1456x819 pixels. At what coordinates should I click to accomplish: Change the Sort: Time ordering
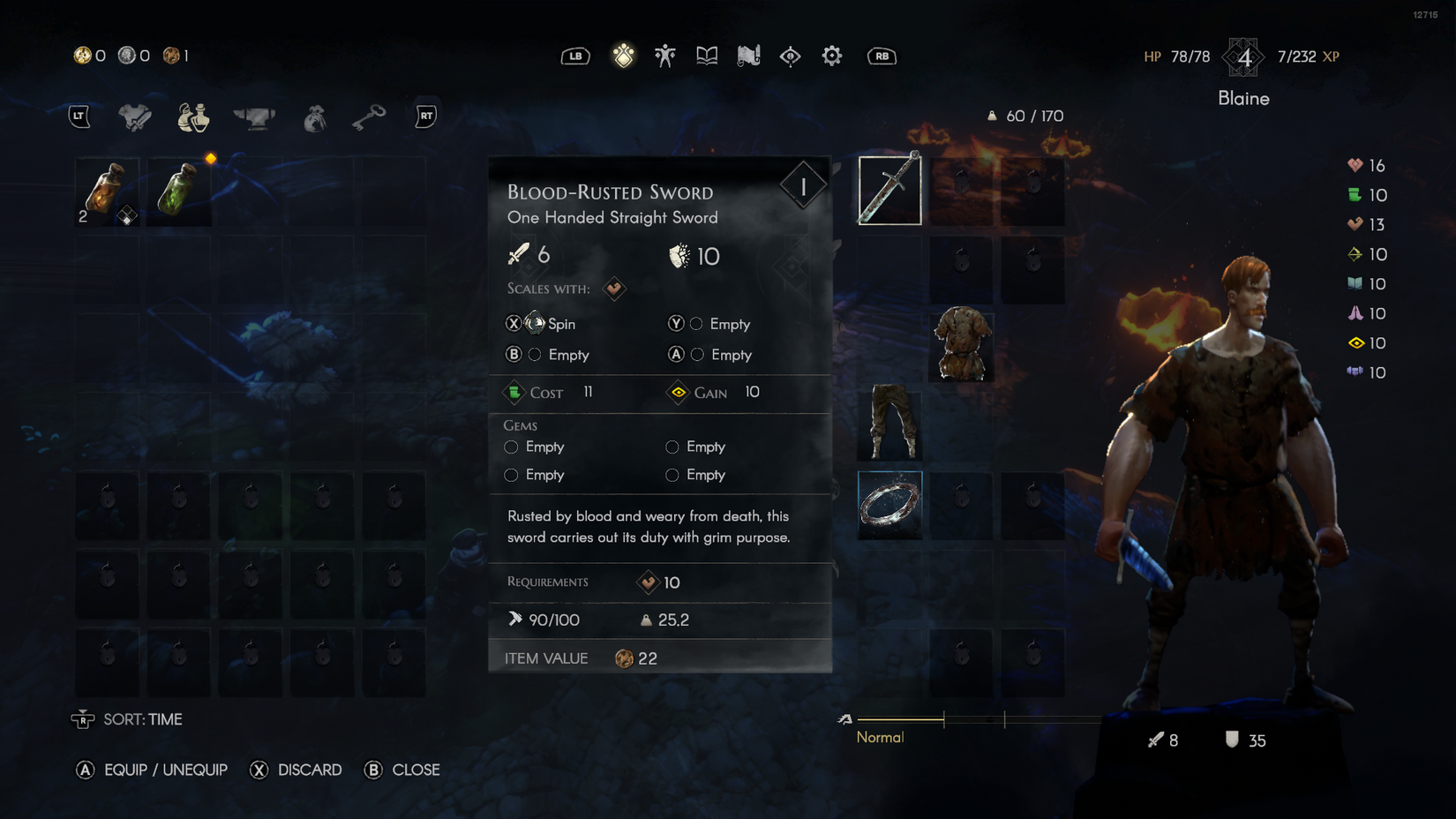[x=128, y=719]
